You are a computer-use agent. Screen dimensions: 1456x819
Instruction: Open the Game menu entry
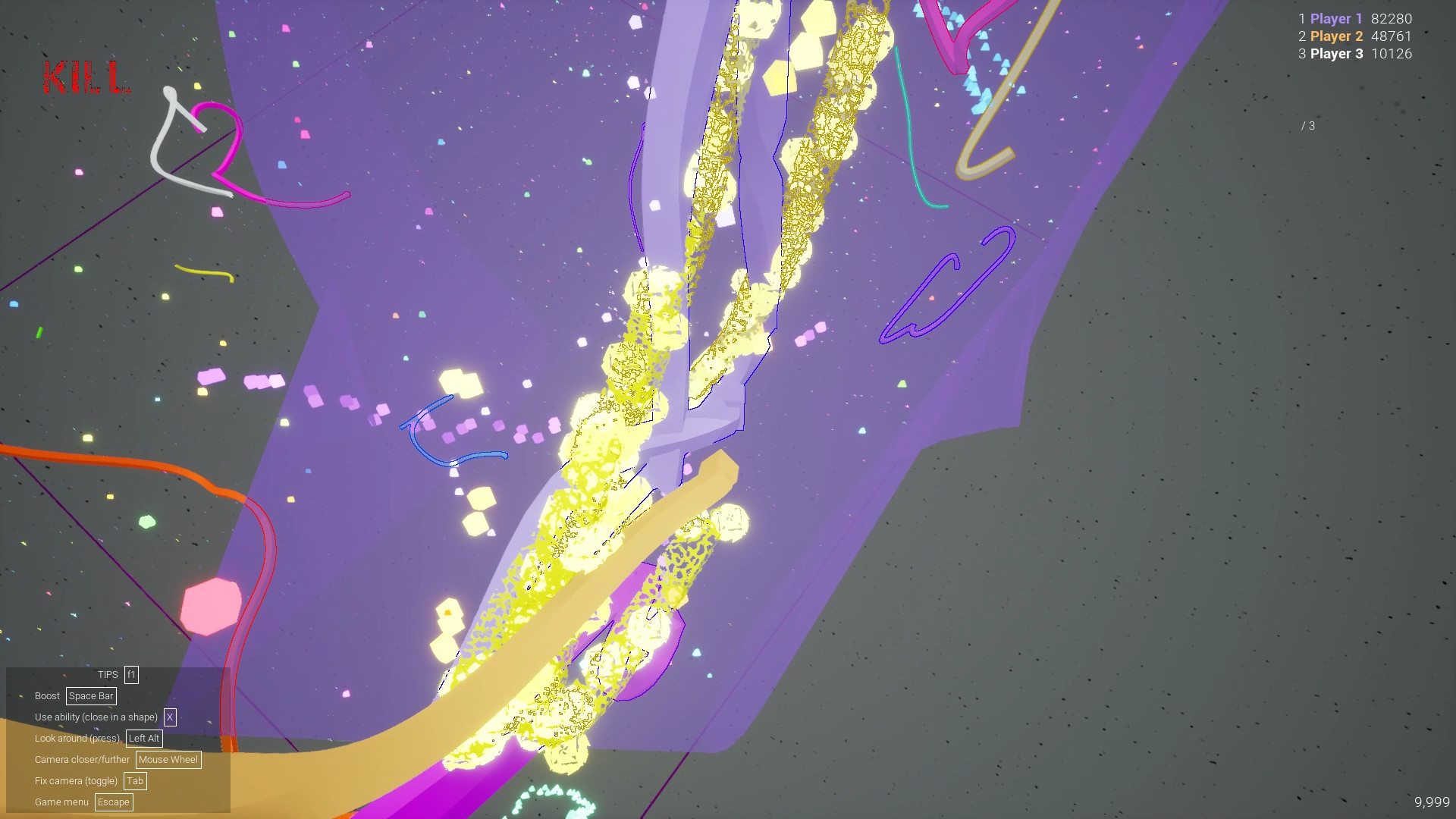(61, 802)
